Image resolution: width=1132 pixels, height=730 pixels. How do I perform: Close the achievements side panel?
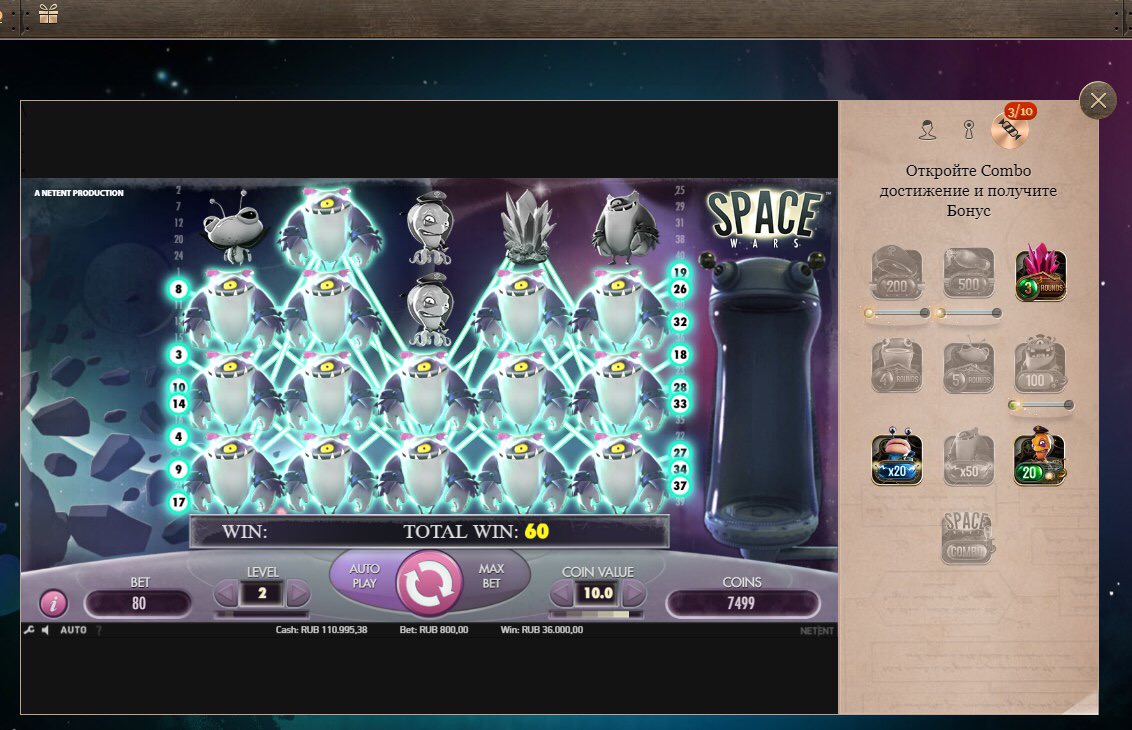[x=1097, y=100]
